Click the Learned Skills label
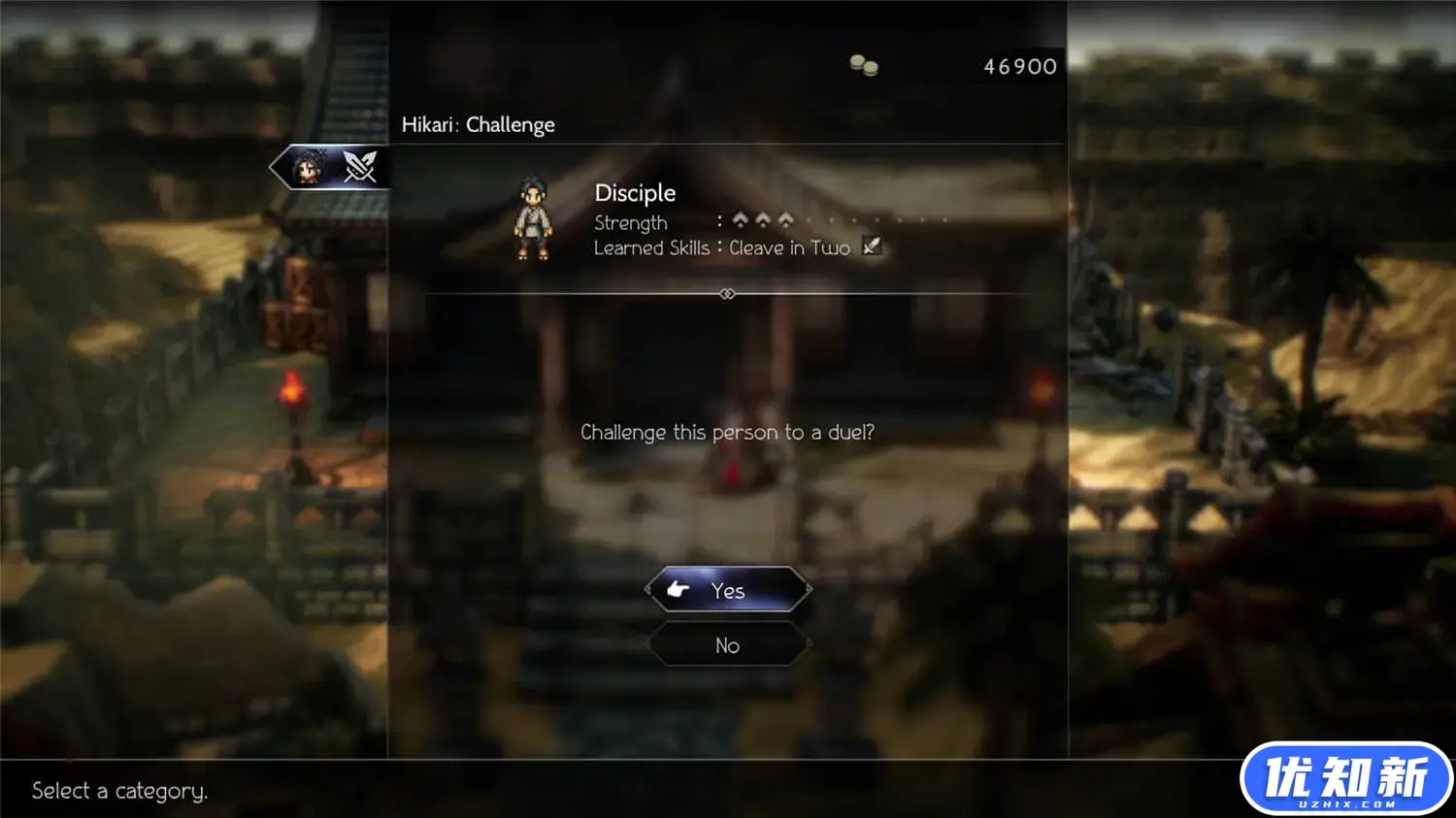 [651, 247]
